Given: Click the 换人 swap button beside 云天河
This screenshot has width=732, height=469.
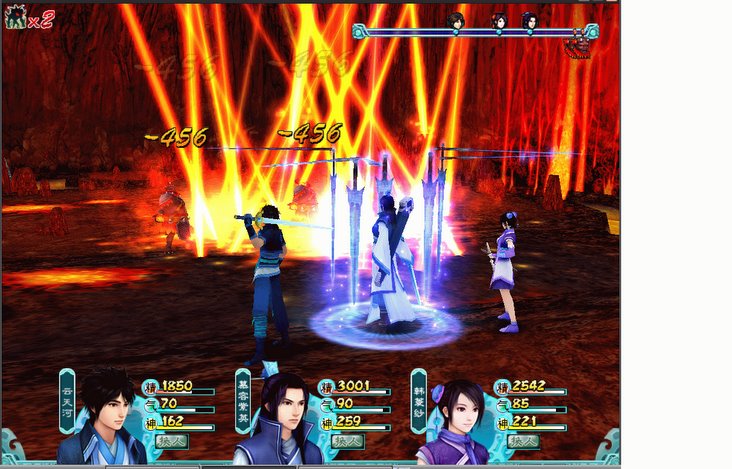Looking at the screenshot, I should tap(171, 441).
